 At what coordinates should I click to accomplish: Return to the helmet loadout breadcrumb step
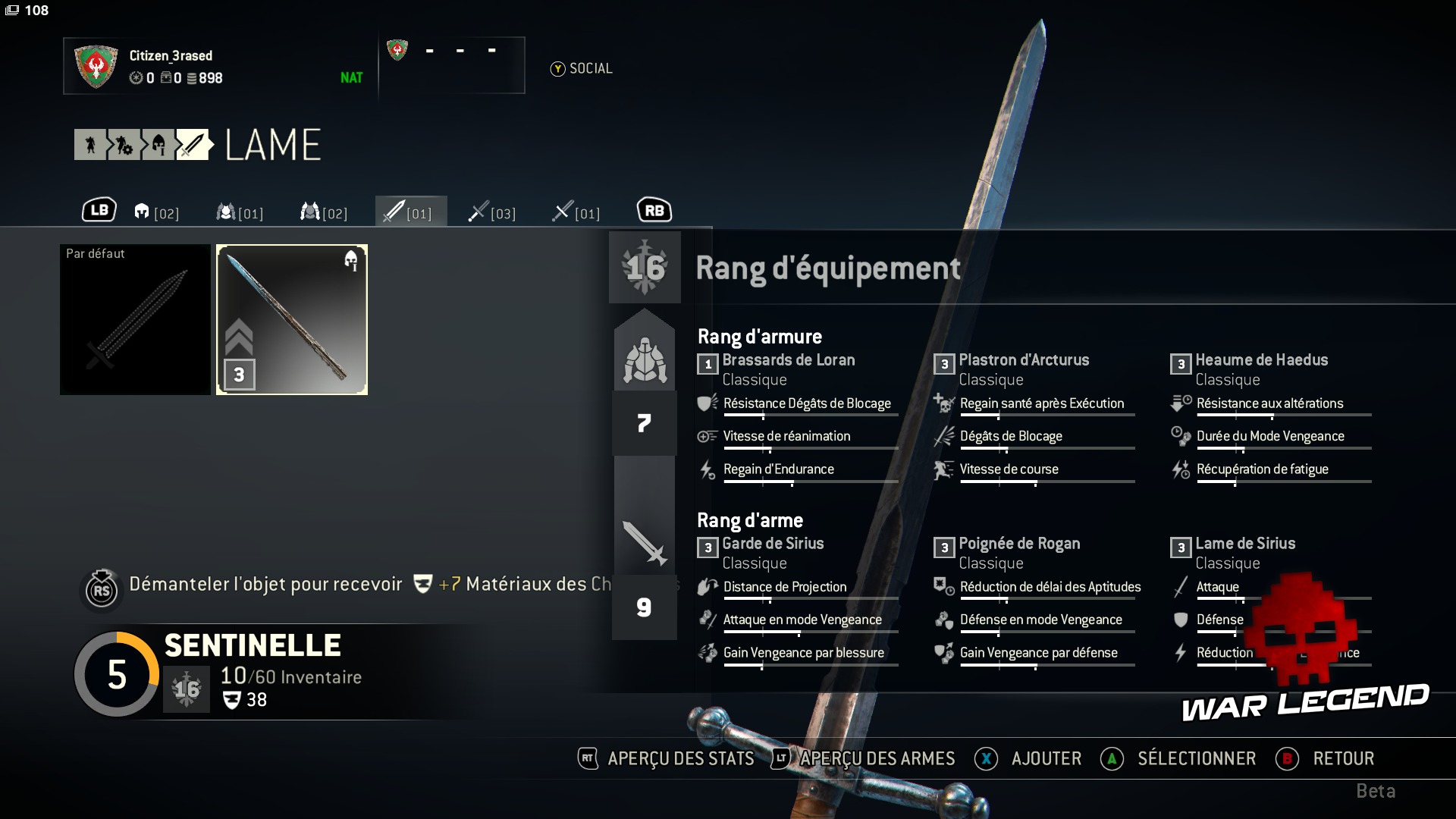pyautogui.click(x=158, y=145)
